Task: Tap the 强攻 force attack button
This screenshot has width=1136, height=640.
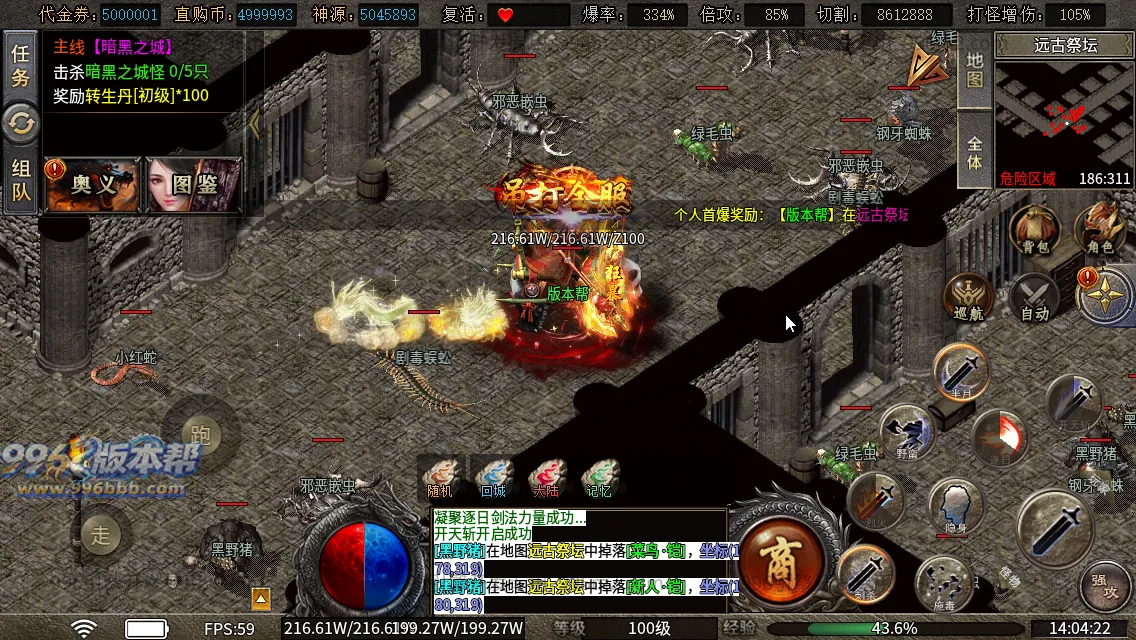Action: [1104, 584]
